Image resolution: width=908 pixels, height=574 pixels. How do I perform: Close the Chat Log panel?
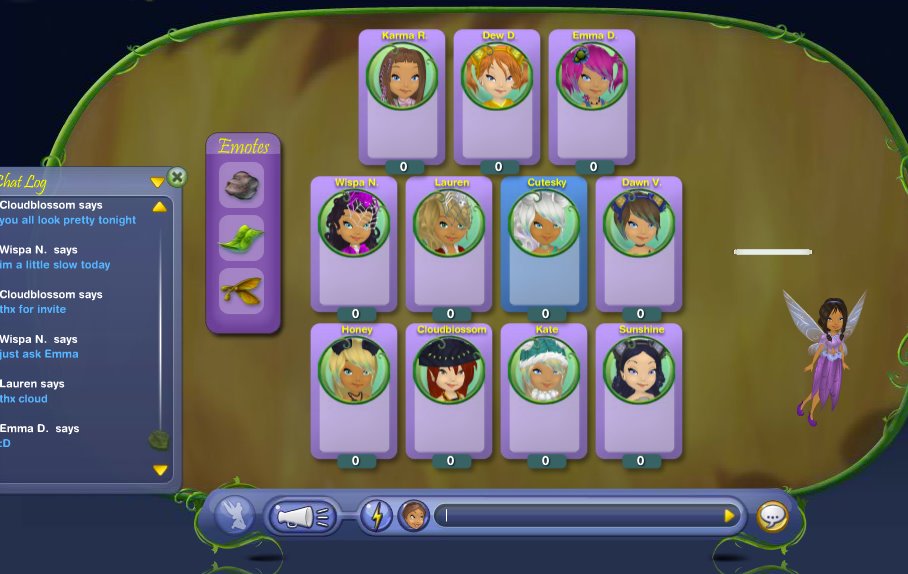coord(177,177)
